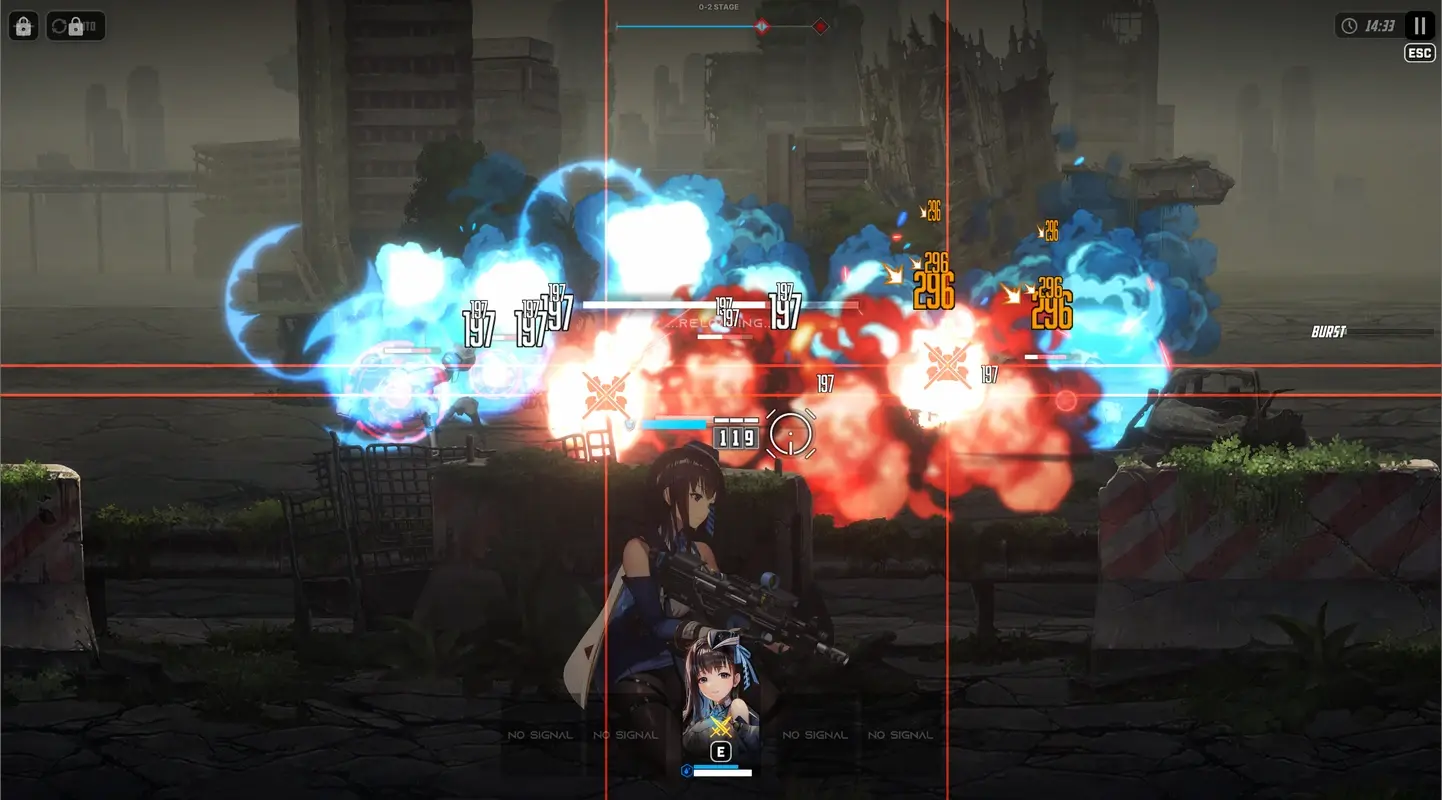Click the blue burst charge bar under the portrait

click(x=716, y=767)
